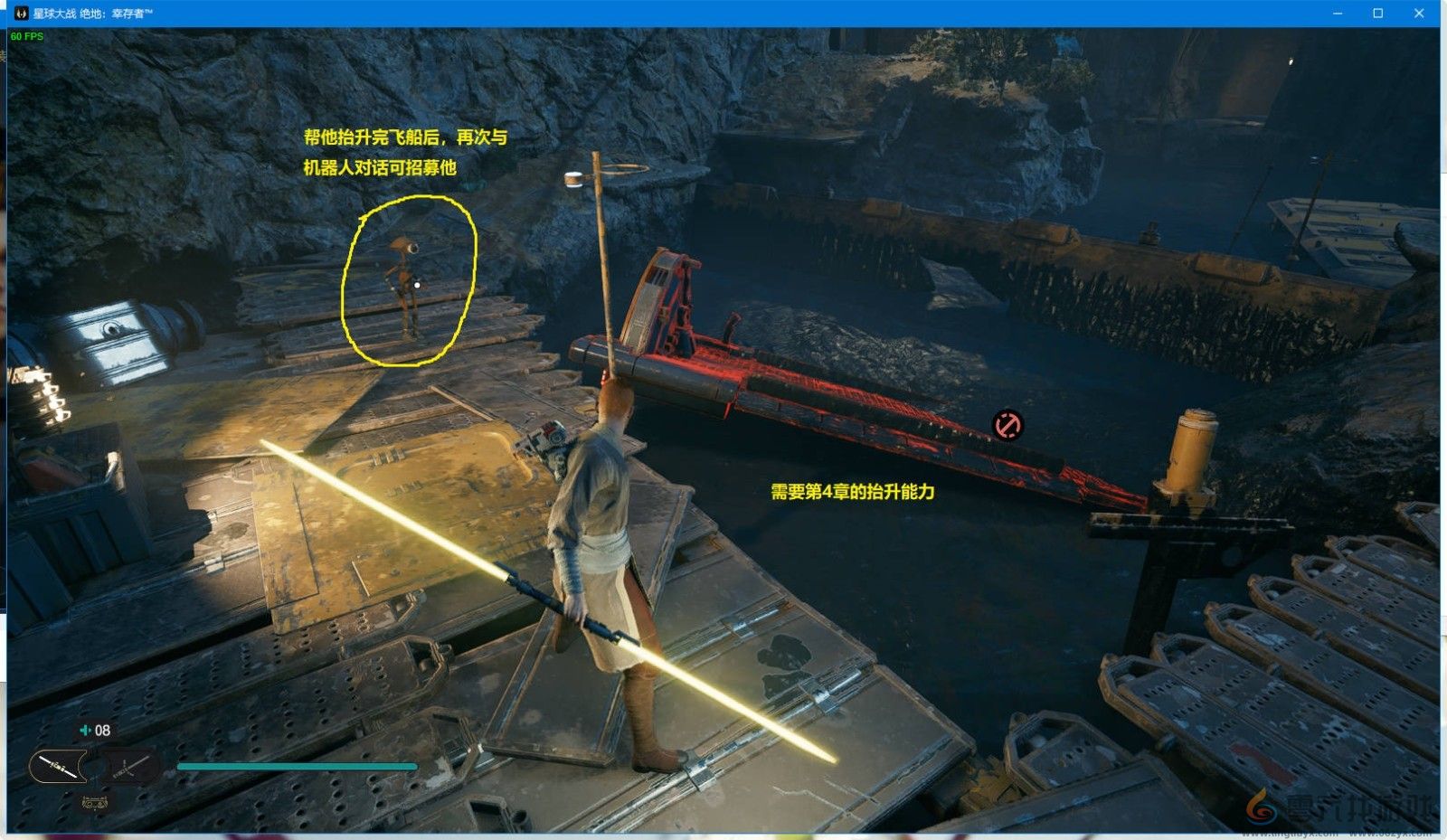Select the double-bladed lightsaber stance icon
1447x840 pixels.
(x=58, y=768)
